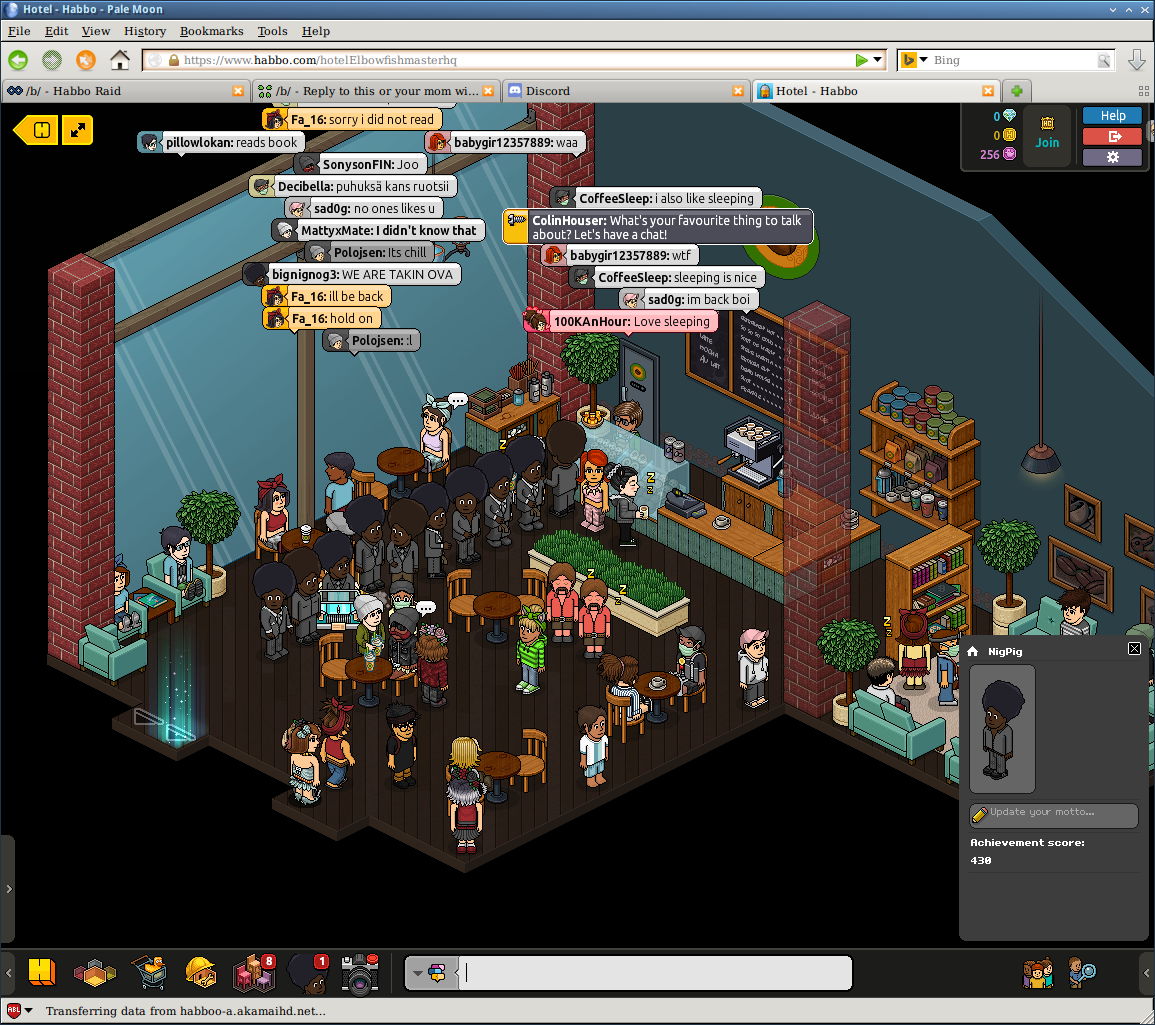Open the furniture inventory icon
1155x1025 pixels.
[x=253, y=972]
